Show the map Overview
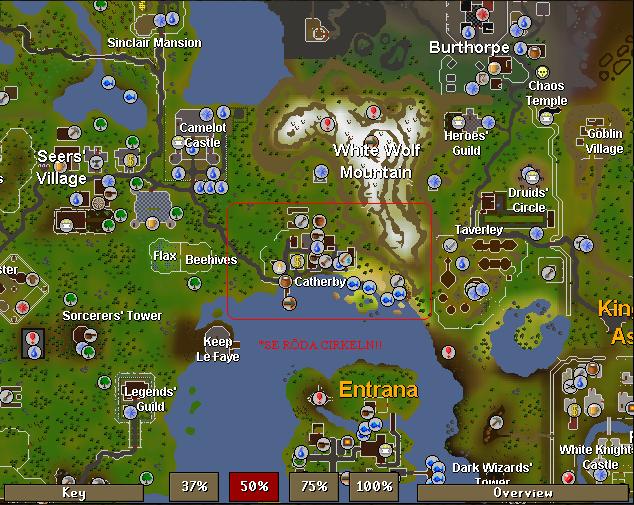Screen dimensions: 634x505 522,492
